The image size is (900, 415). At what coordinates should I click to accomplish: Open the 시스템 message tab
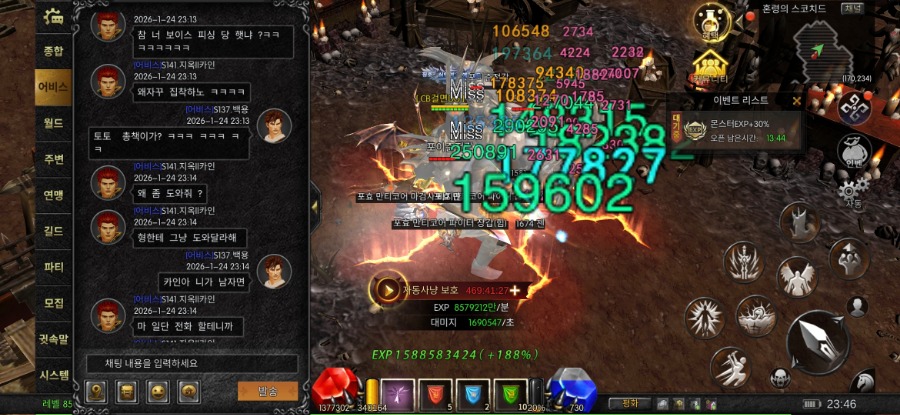[x=53, y=375]
